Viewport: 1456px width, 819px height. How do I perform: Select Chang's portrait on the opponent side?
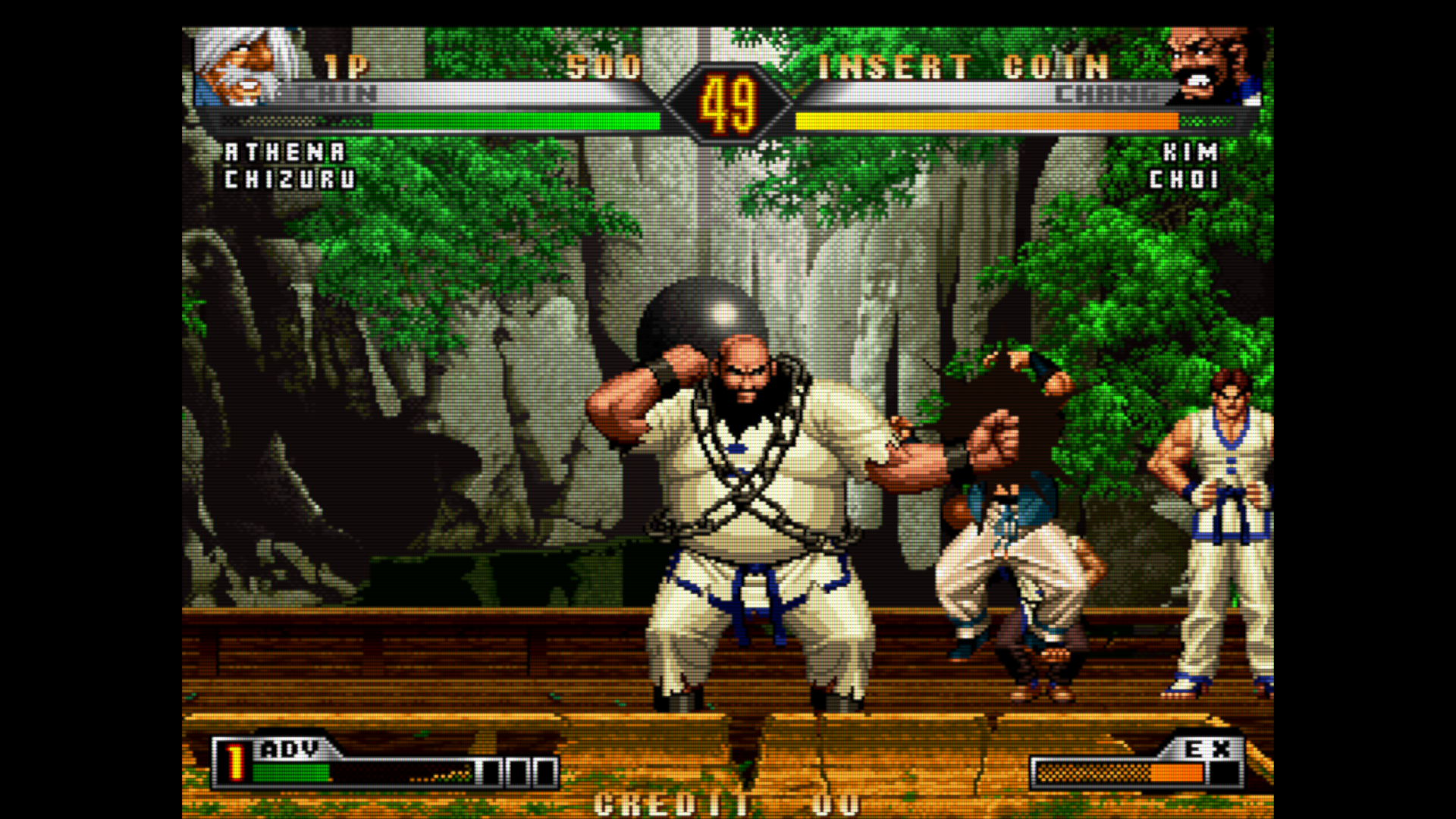pyautogui.click(x=1212, y=65)
